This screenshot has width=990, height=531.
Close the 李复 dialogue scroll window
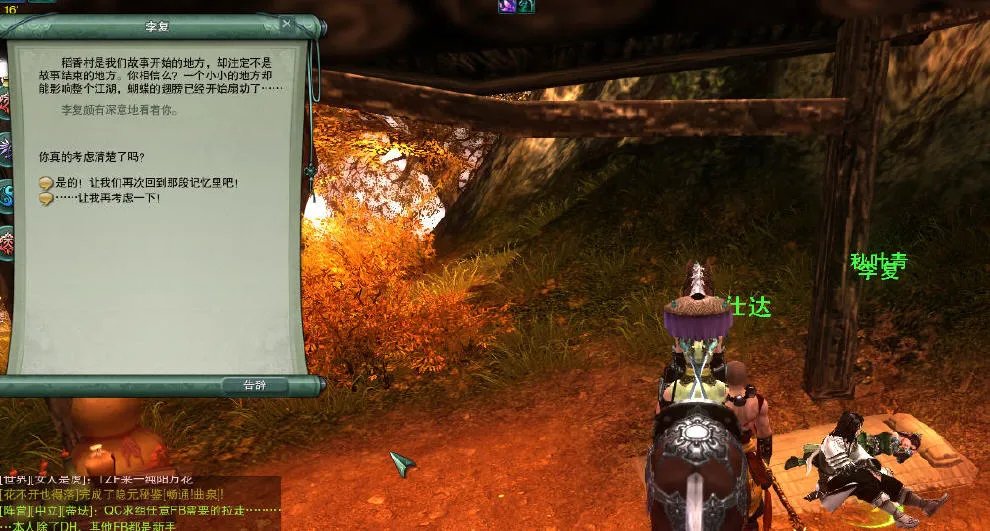(x=287, y=23)
